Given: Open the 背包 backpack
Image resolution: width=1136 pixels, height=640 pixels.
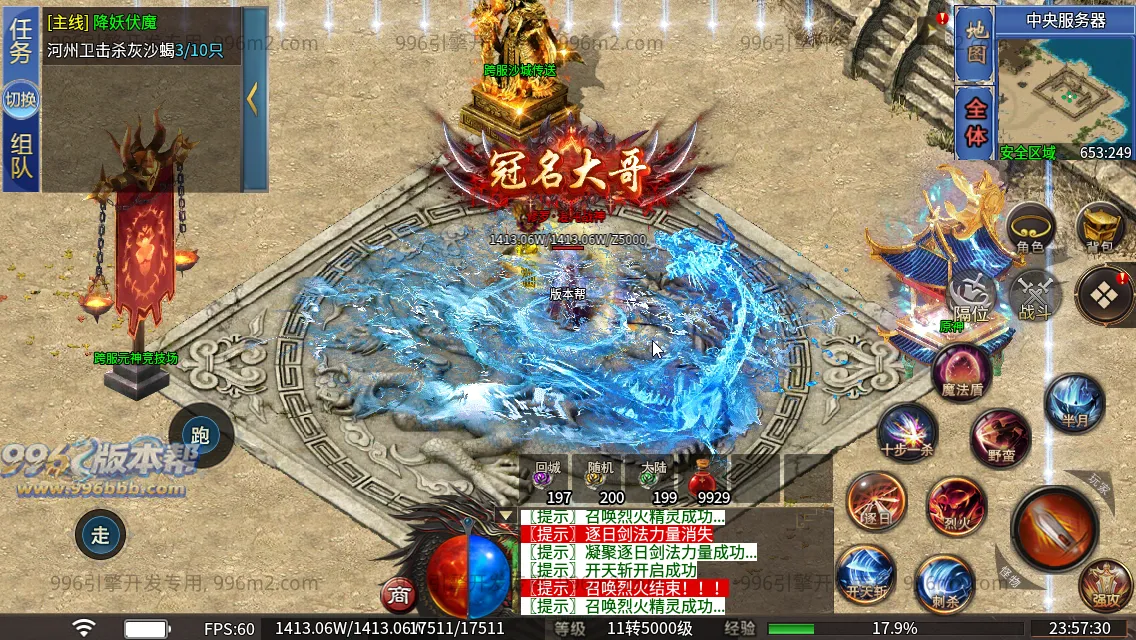Looking at the screenshot, I should tap(1101, 229).
